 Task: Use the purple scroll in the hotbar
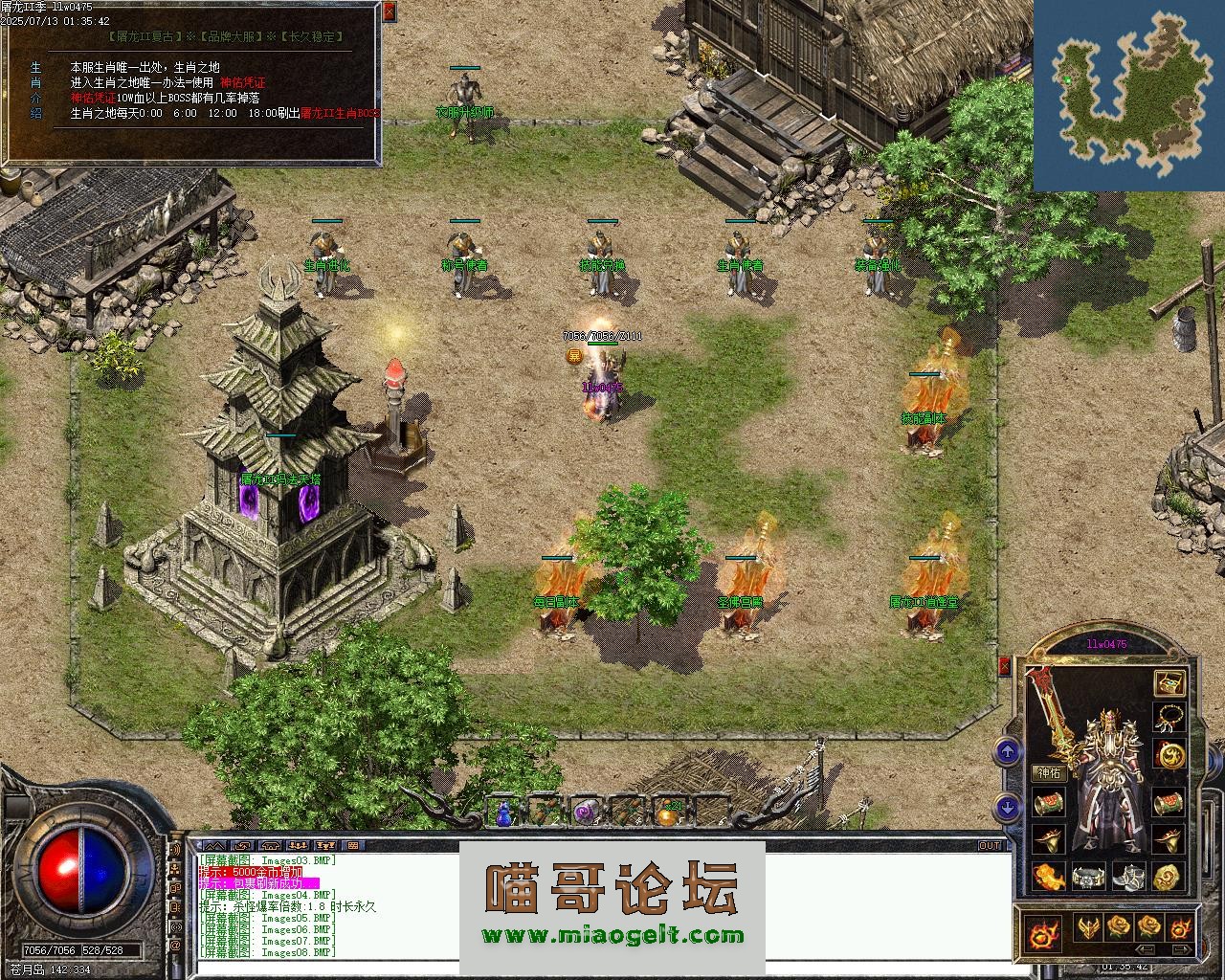point(585,813)
